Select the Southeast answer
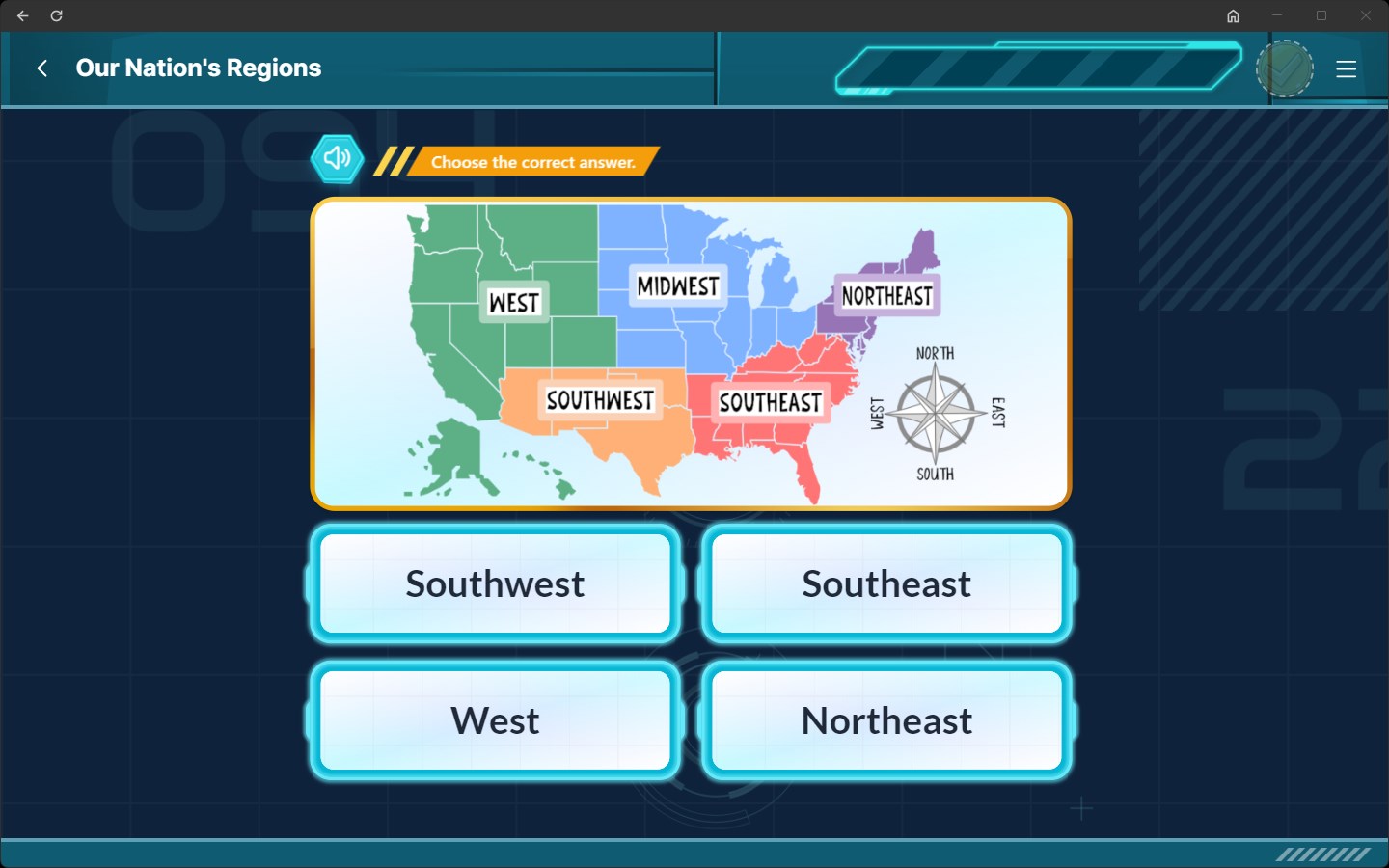The width and height of the screenshot is (1389, 868). point(886,583)
